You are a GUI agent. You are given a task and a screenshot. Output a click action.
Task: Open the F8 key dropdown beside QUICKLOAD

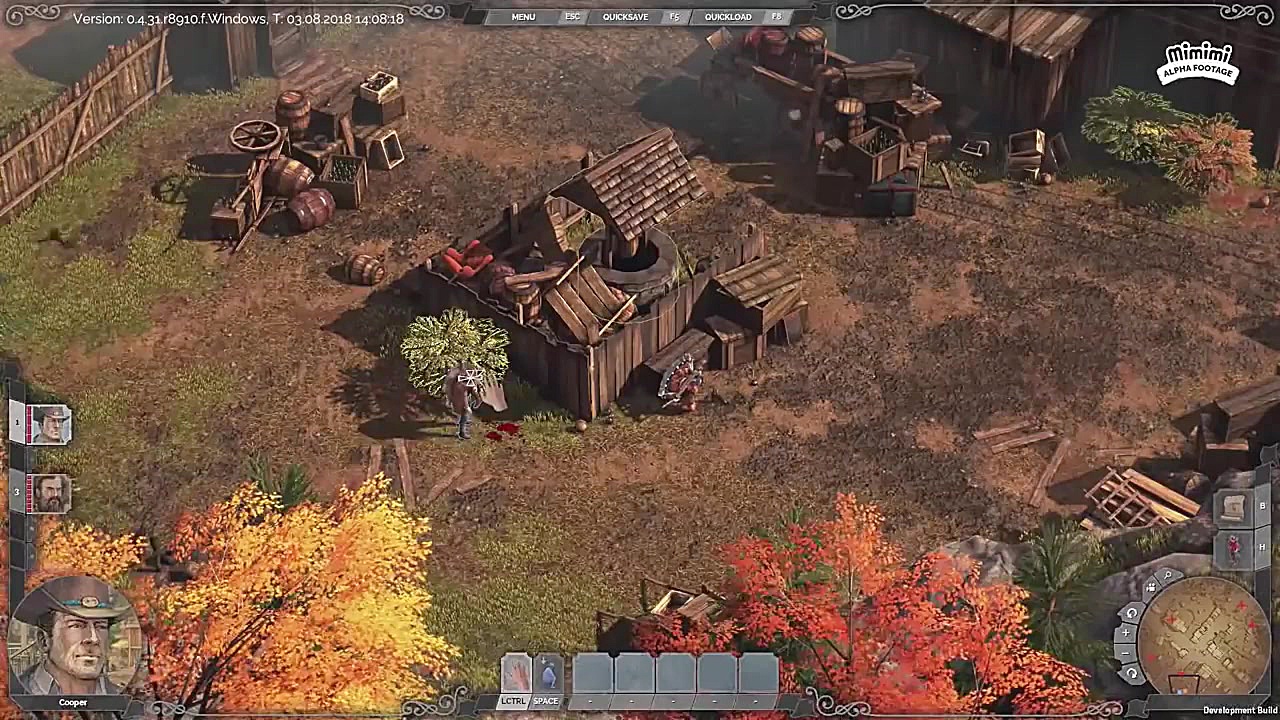click(x=776, y=16)
